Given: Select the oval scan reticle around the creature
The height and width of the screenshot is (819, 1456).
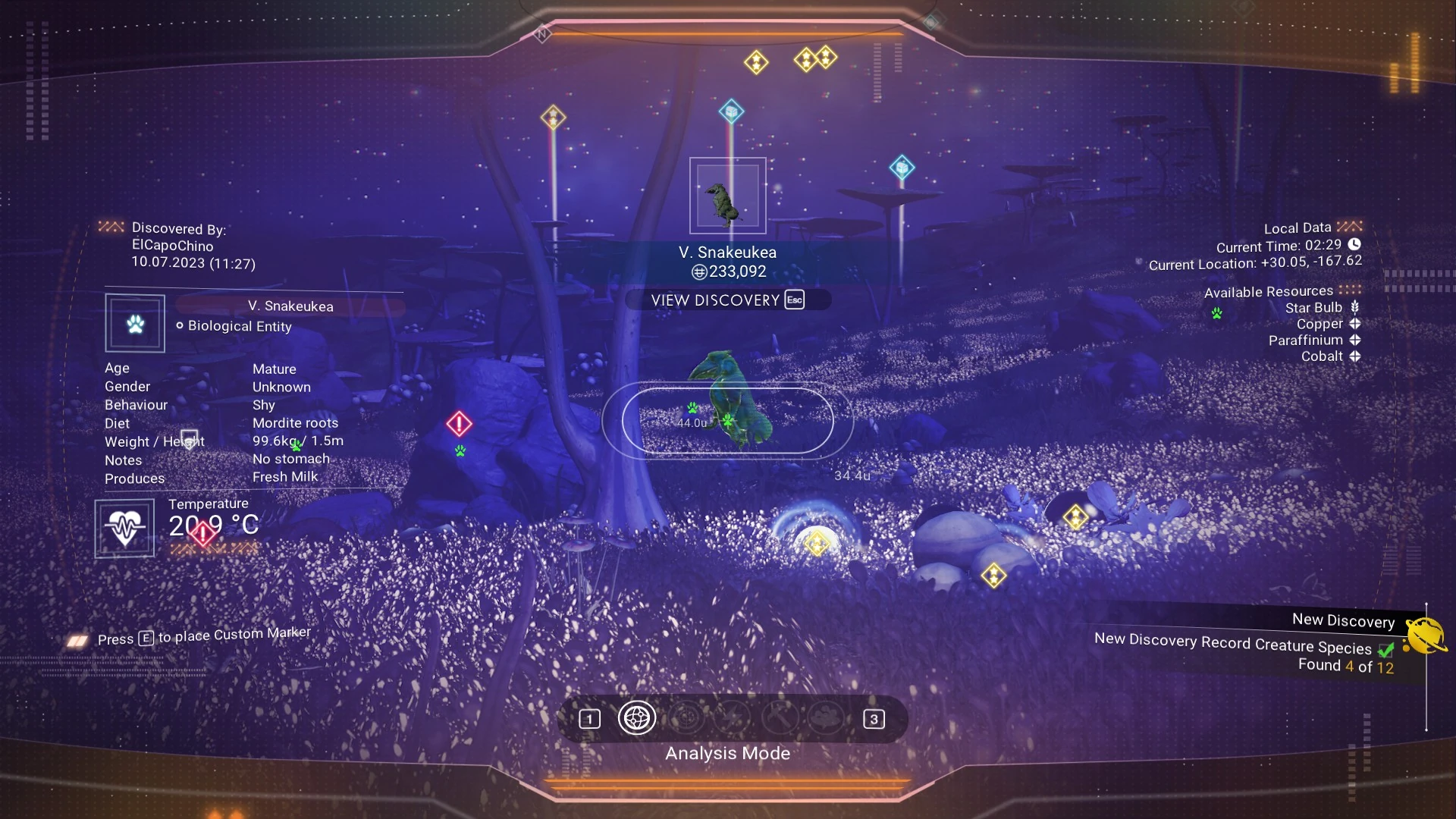Looking at the screenshot, I should coord(727,420).
